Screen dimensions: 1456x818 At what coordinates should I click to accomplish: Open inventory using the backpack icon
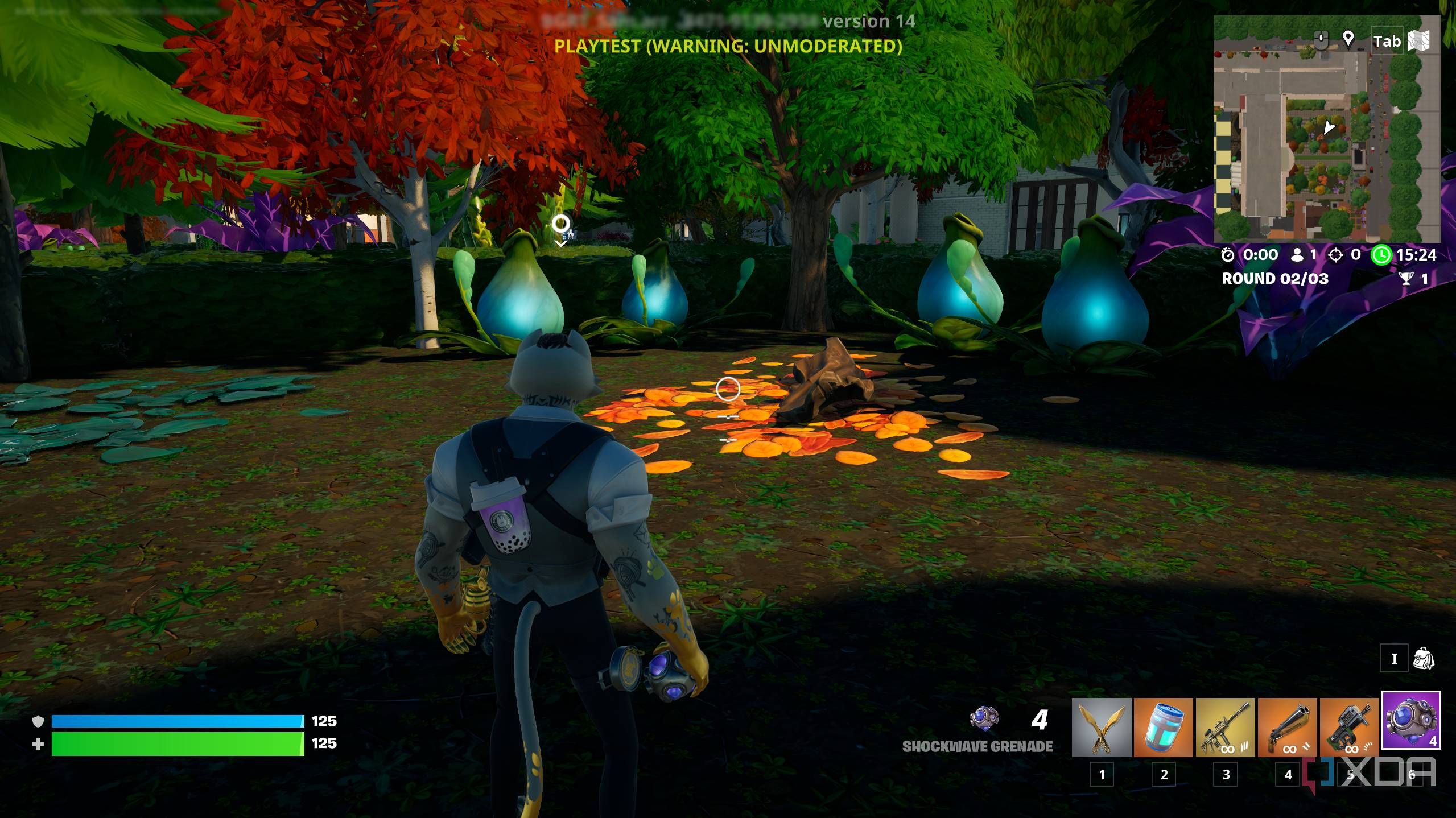(x=1424, y=658)
